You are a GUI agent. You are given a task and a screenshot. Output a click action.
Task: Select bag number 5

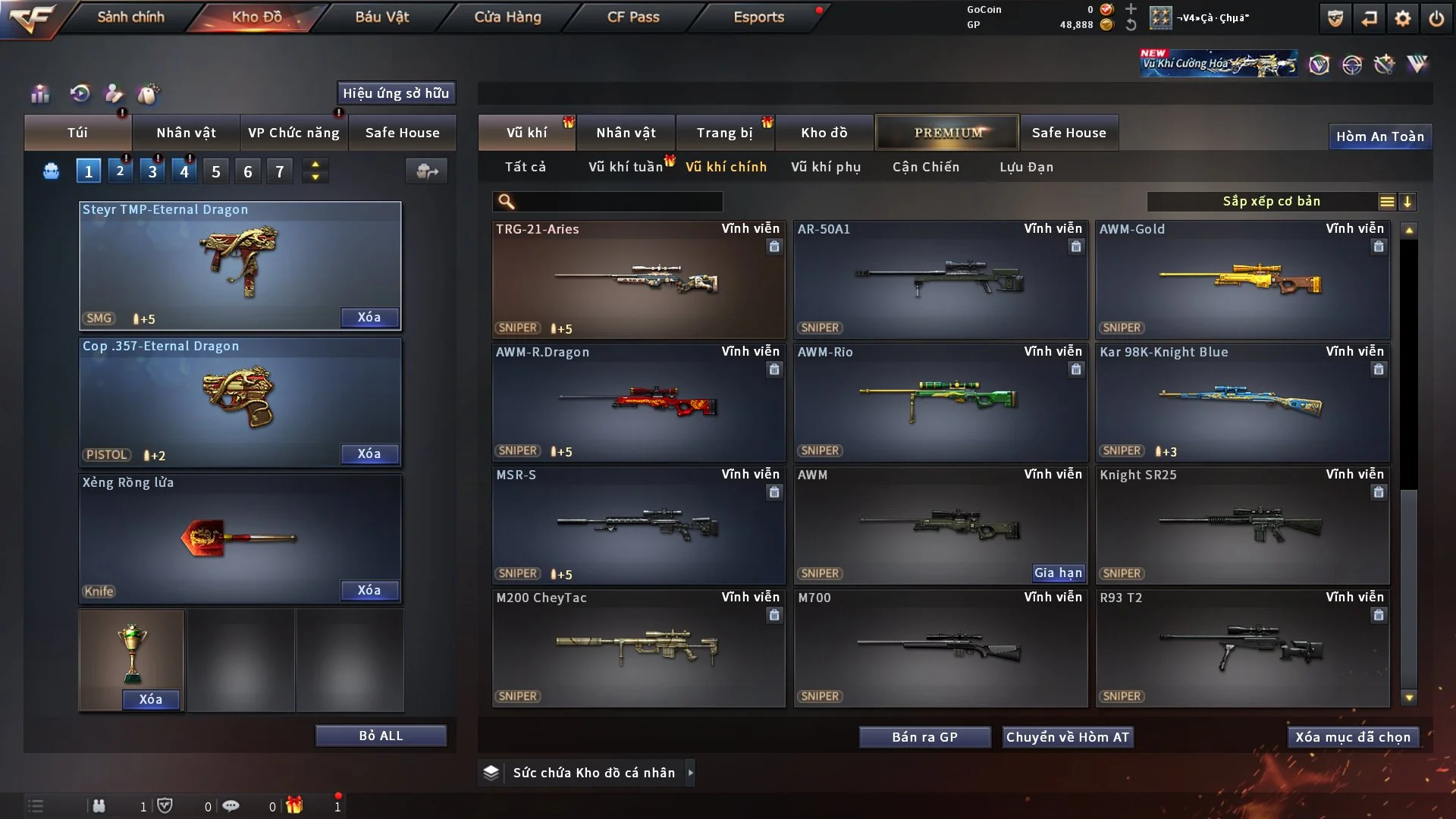click(x=216, y=171)
